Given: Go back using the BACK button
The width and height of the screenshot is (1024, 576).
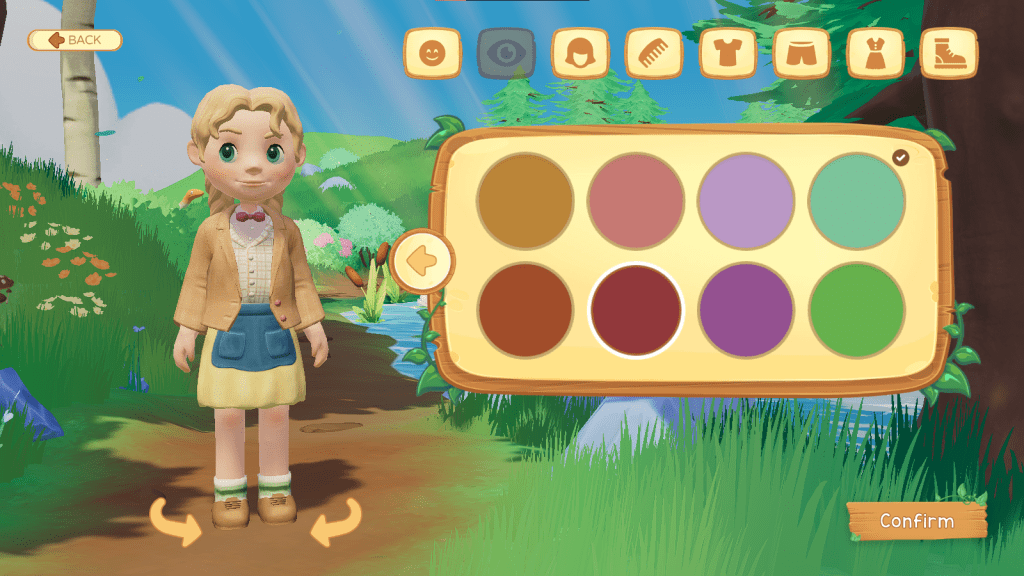Looking at the screenshot, I should click(75, 40).
